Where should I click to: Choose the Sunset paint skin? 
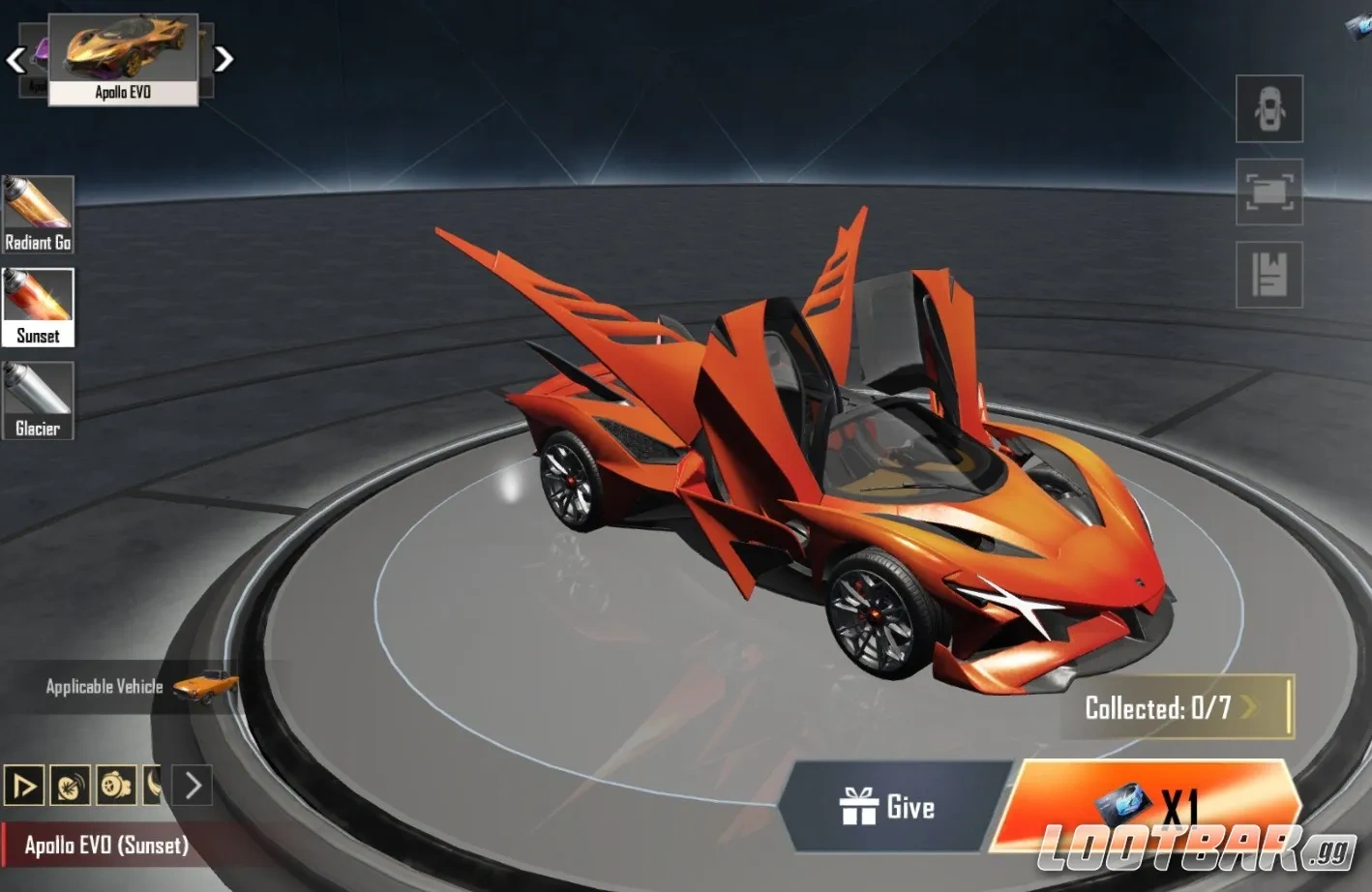pos(38,307)
